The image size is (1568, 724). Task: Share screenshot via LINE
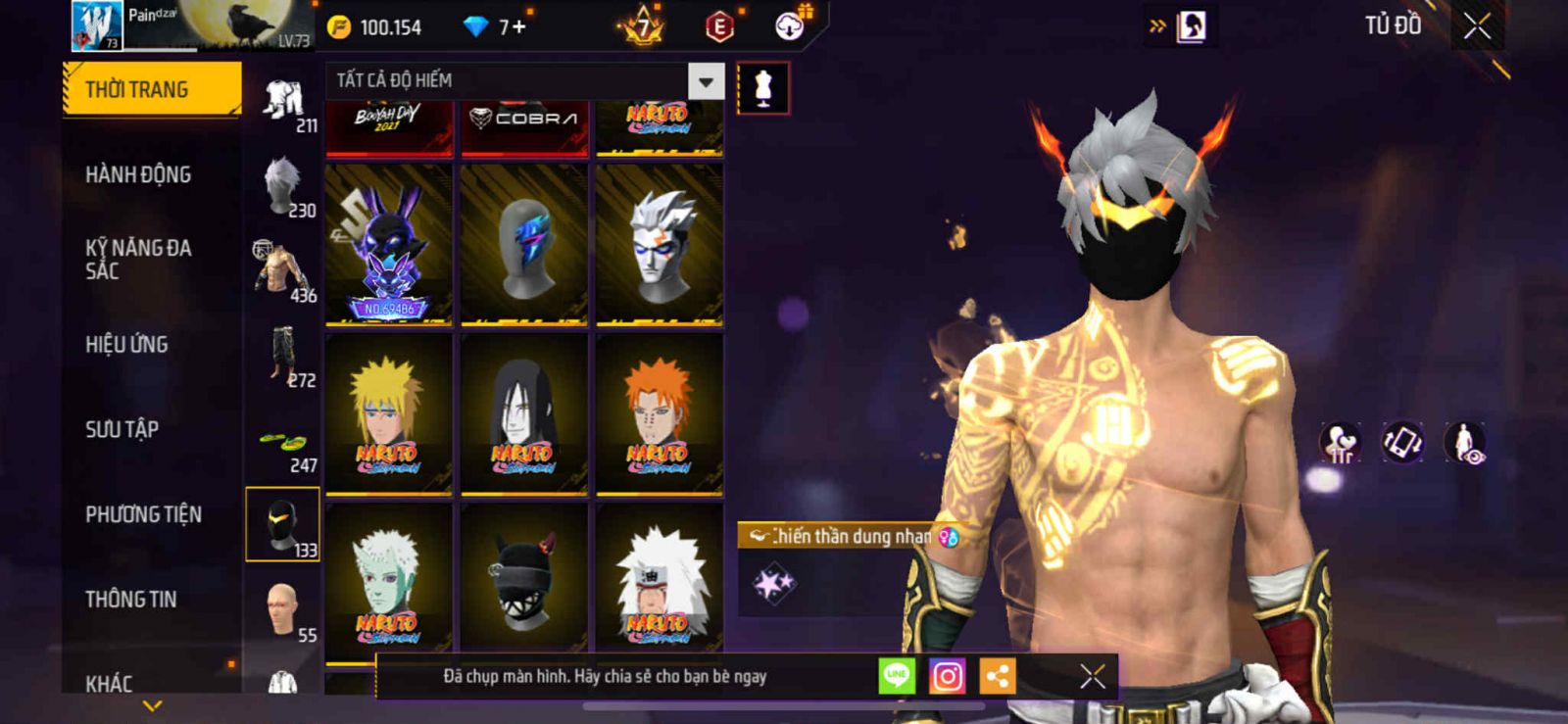[897, 676]
